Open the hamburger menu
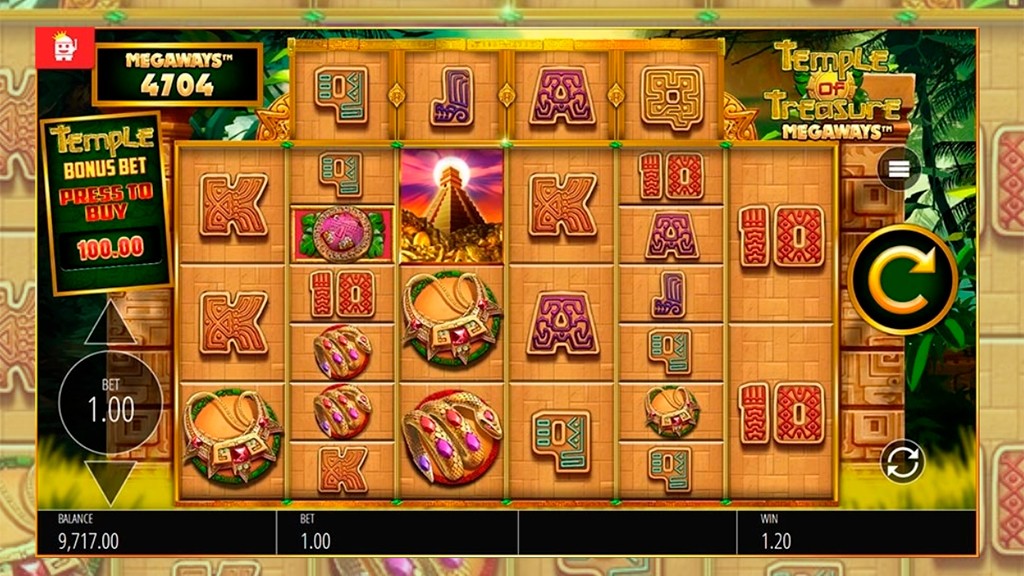Viewport: 1024px width, 576px height. [x=898, y=169]
